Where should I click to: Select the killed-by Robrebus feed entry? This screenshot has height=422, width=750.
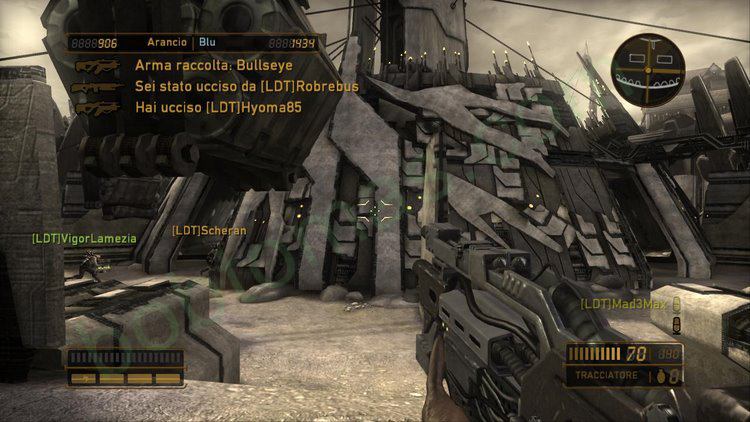pos(246,86)
